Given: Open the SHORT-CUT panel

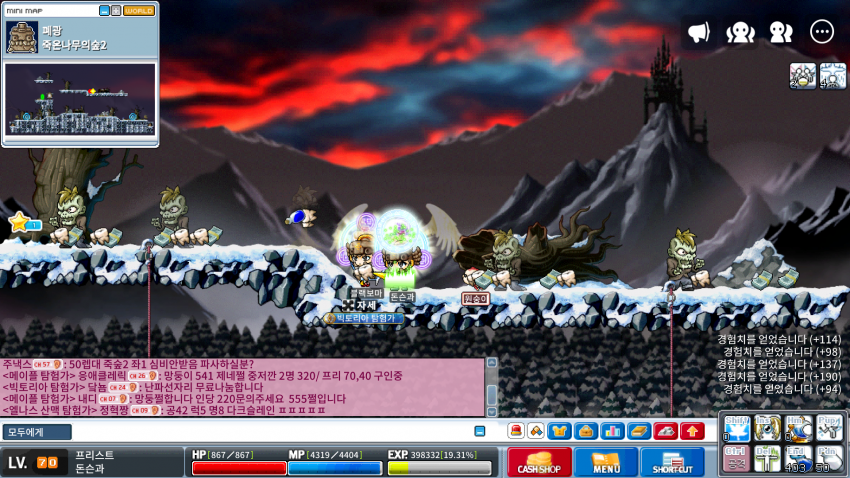Looking at the screenshot, I should click(671, 462).
